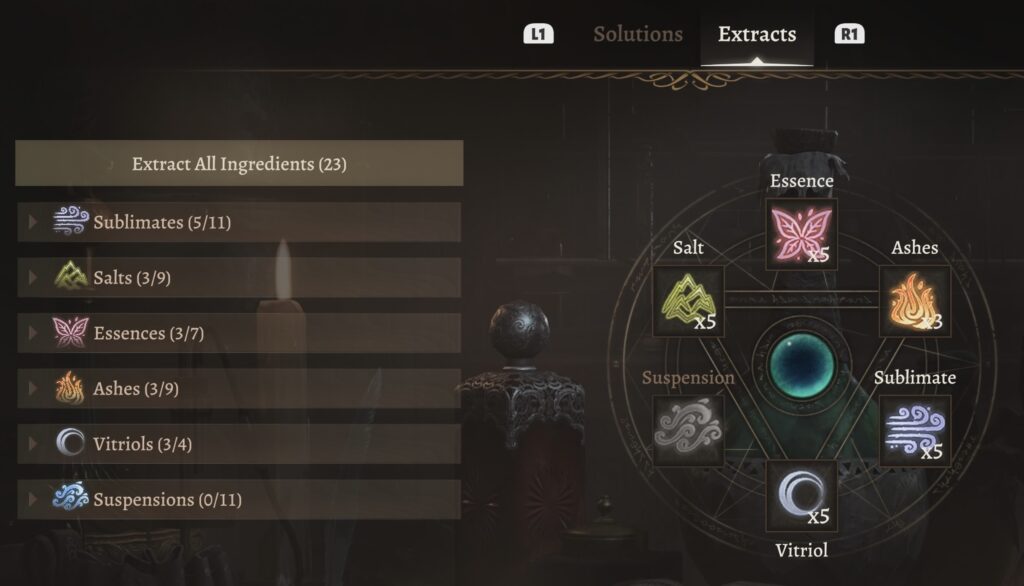Expand the Essences category
1024x586 pixels.
coord(239,333)
